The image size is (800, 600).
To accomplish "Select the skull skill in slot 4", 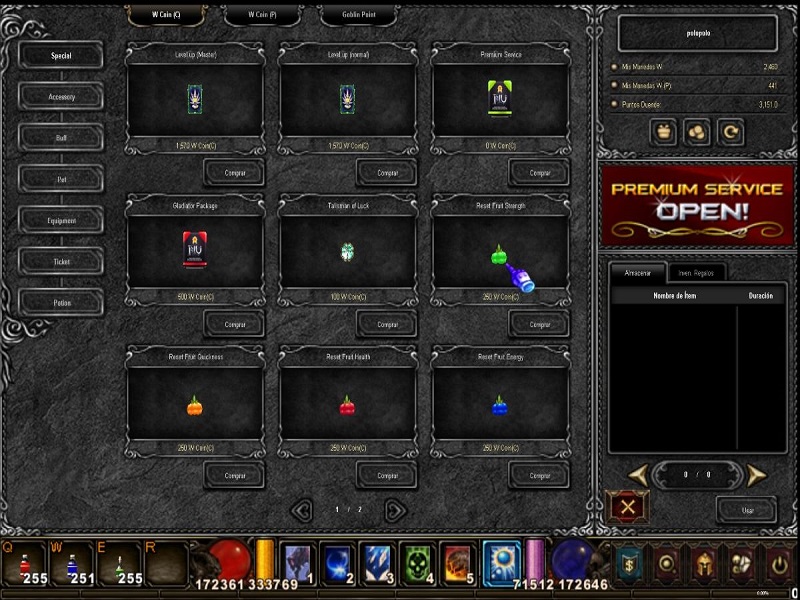I will (415, 565).
